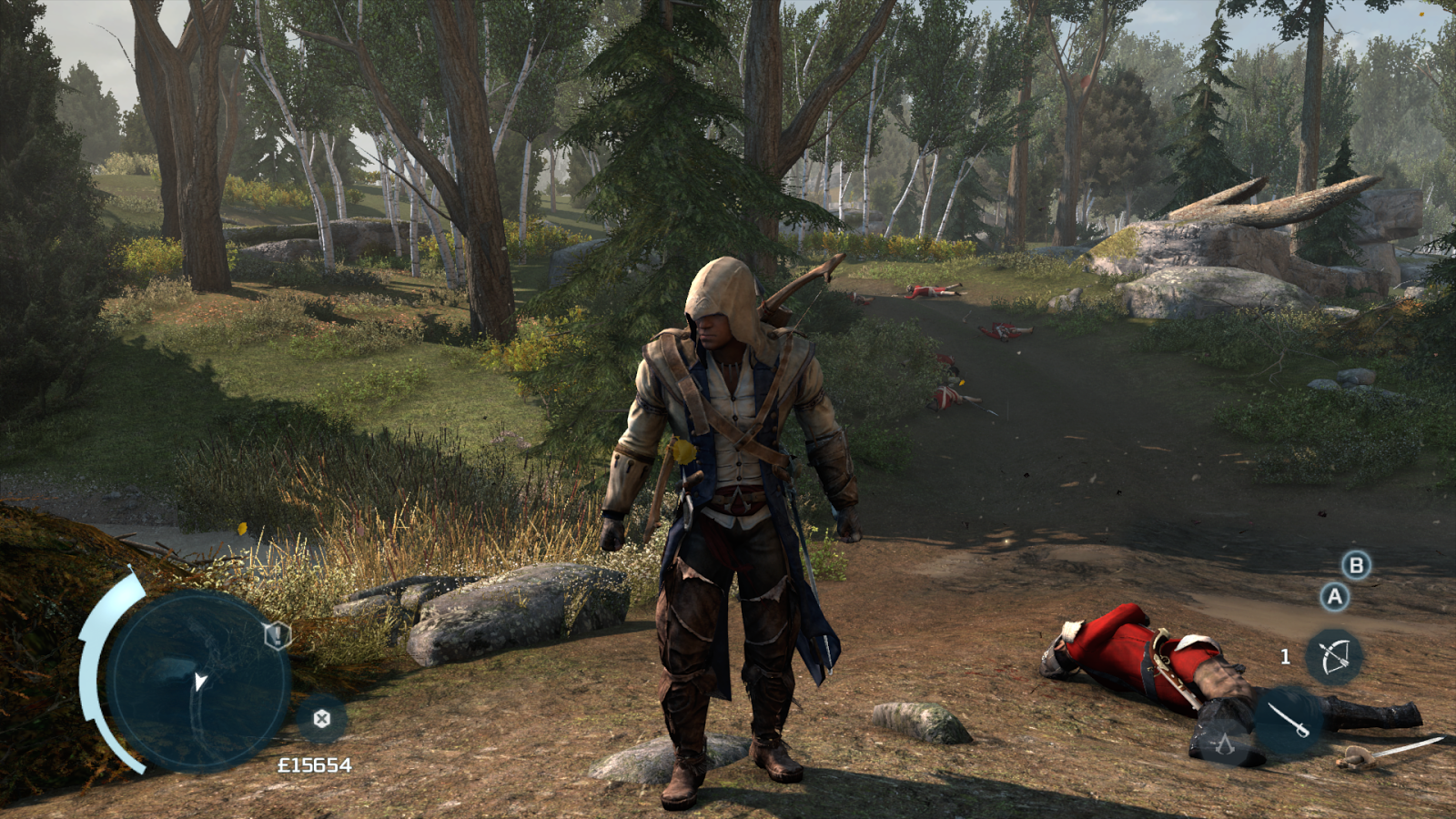Screen dimensions: 1456x819
Task: Select the bow weapon icon
Action: 1335,657
